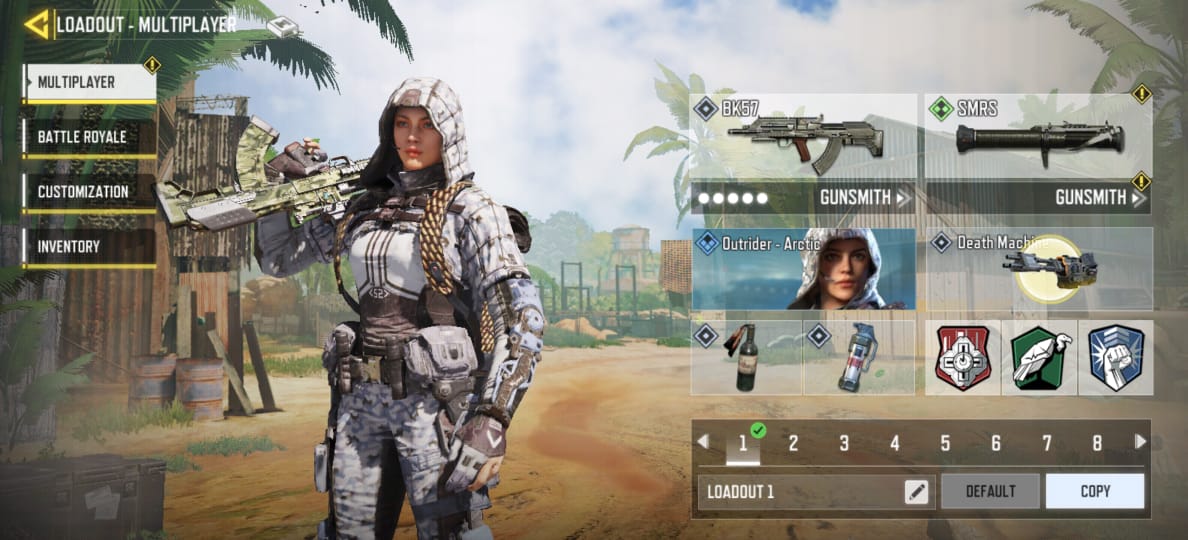1188x540 pixels.
Task: Select the green perk badge
Action: [1038, 358]
